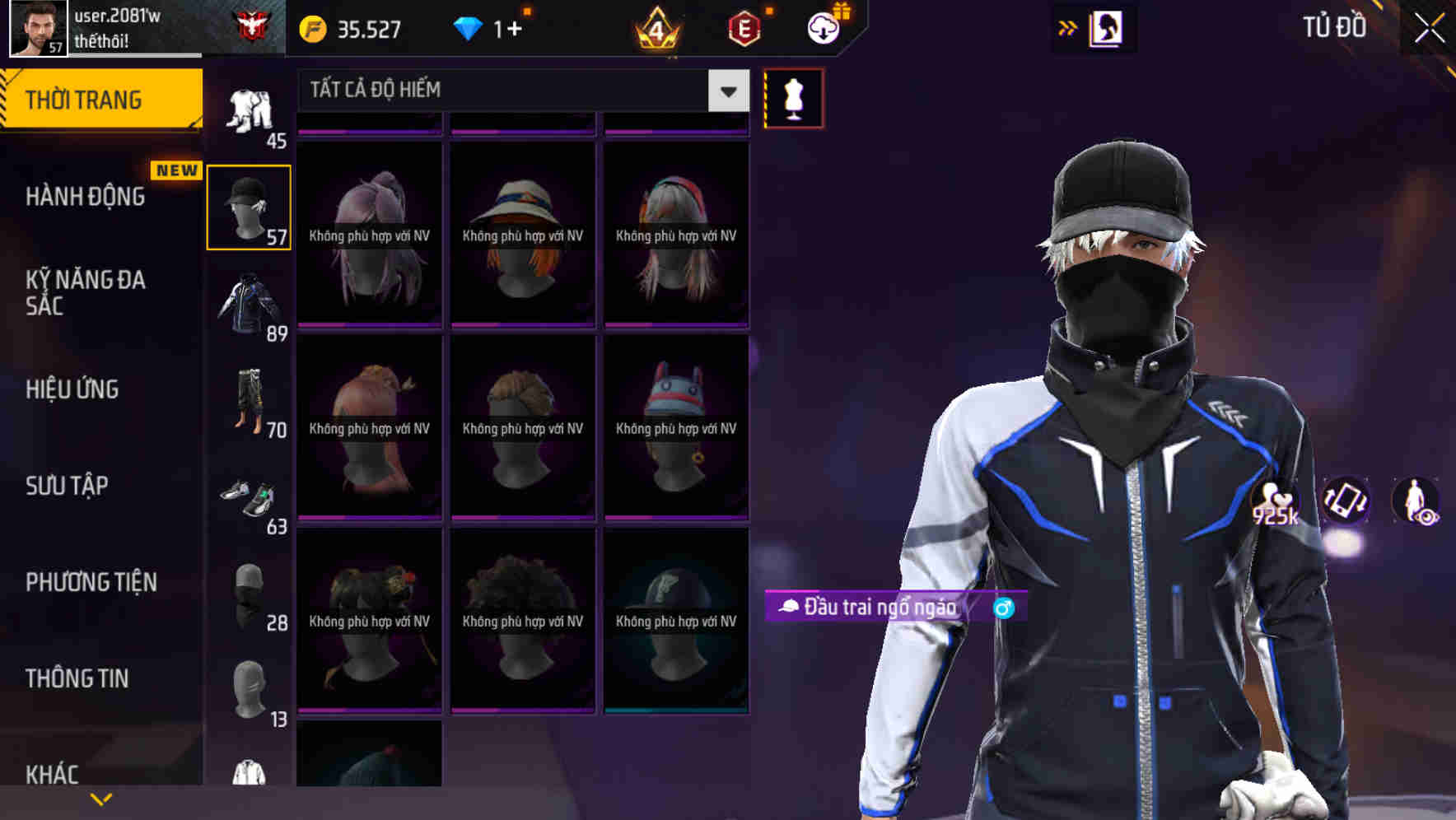The image size is (1456, 820).
Task: Click the red E emblem icon
Action: (741, 27)
